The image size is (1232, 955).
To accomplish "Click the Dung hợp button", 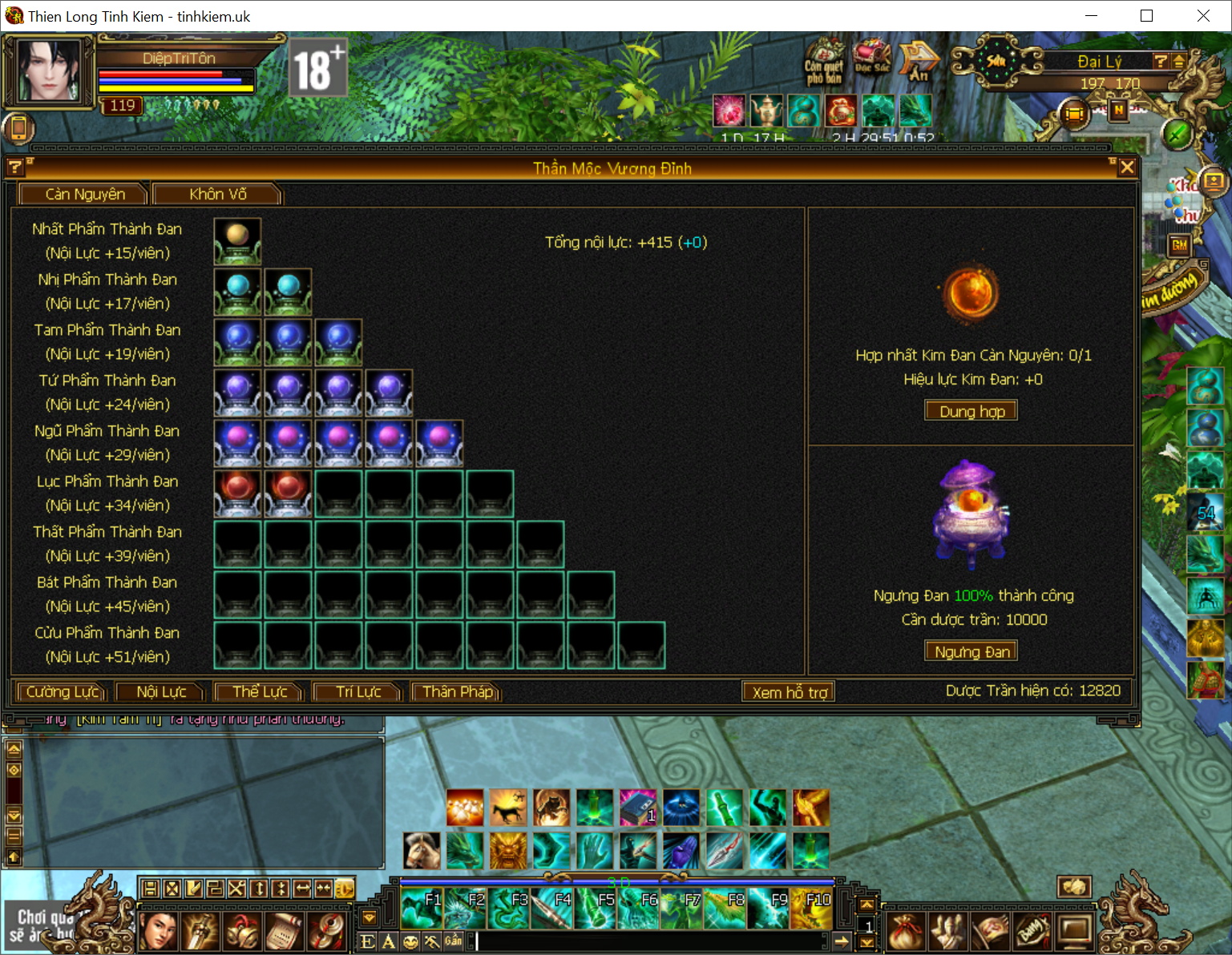I will click(x=971, y=411).
